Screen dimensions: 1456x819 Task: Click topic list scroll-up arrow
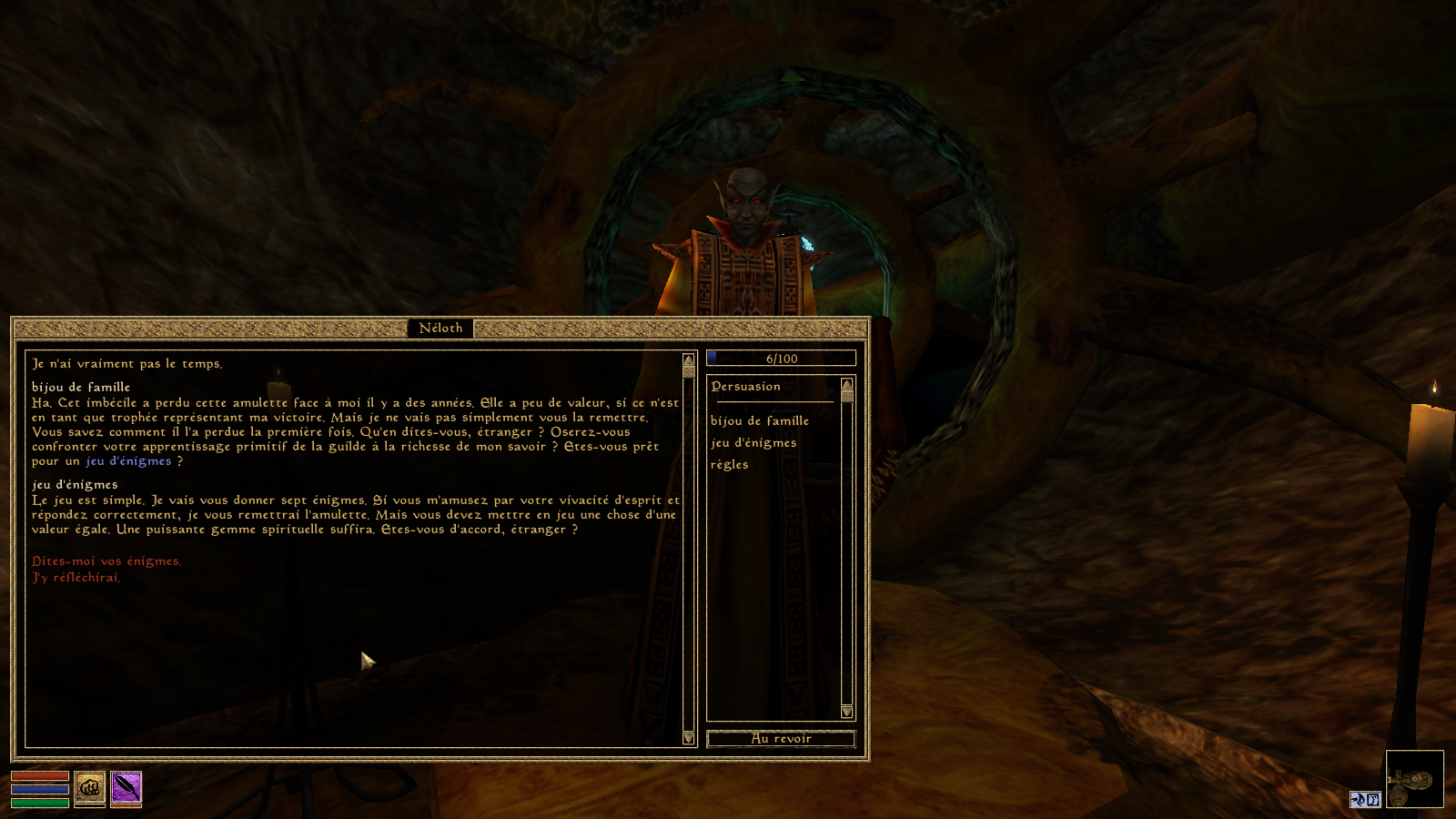847,384
